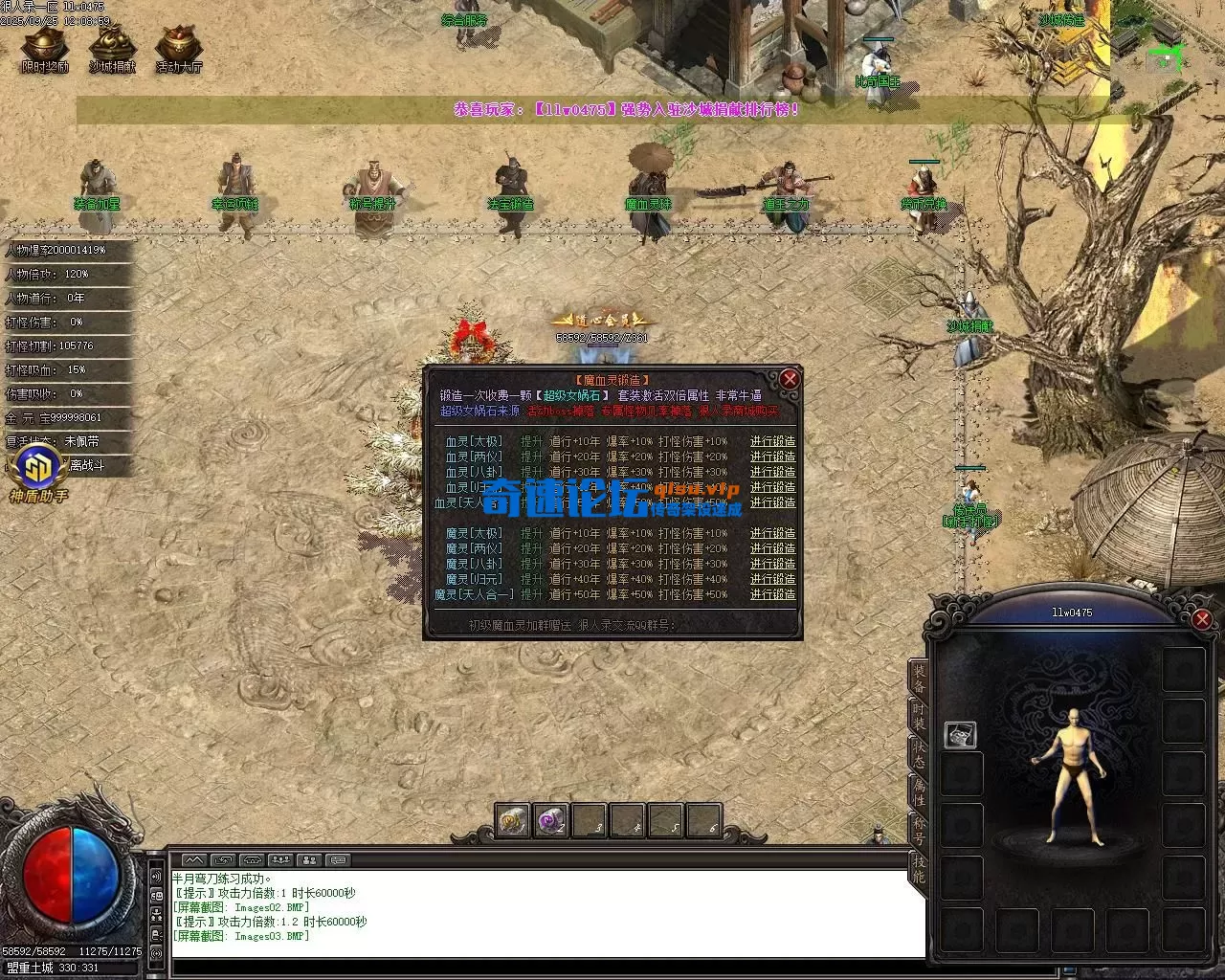
Task: Open the 沙城捐献 donation icon
Action: click(x=112, y=48)
